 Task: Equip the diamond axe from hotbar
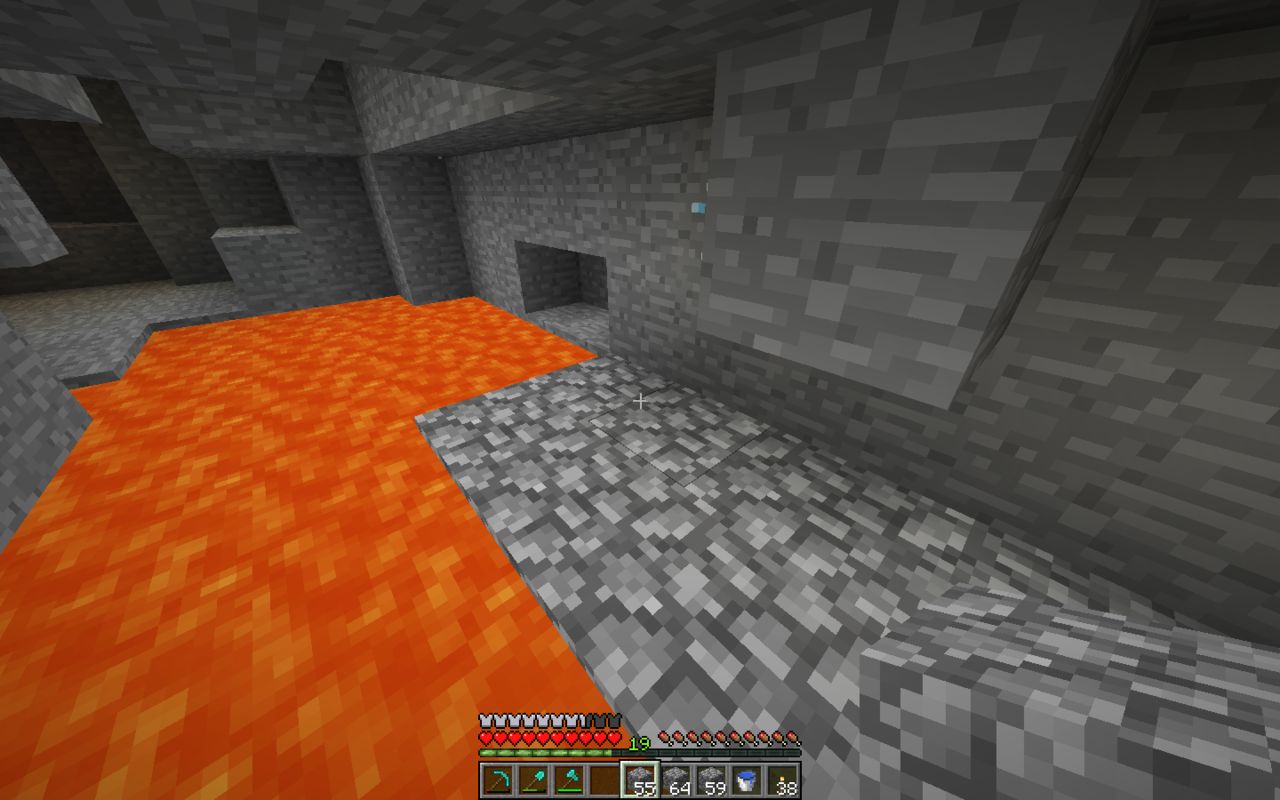coord(569,780)
